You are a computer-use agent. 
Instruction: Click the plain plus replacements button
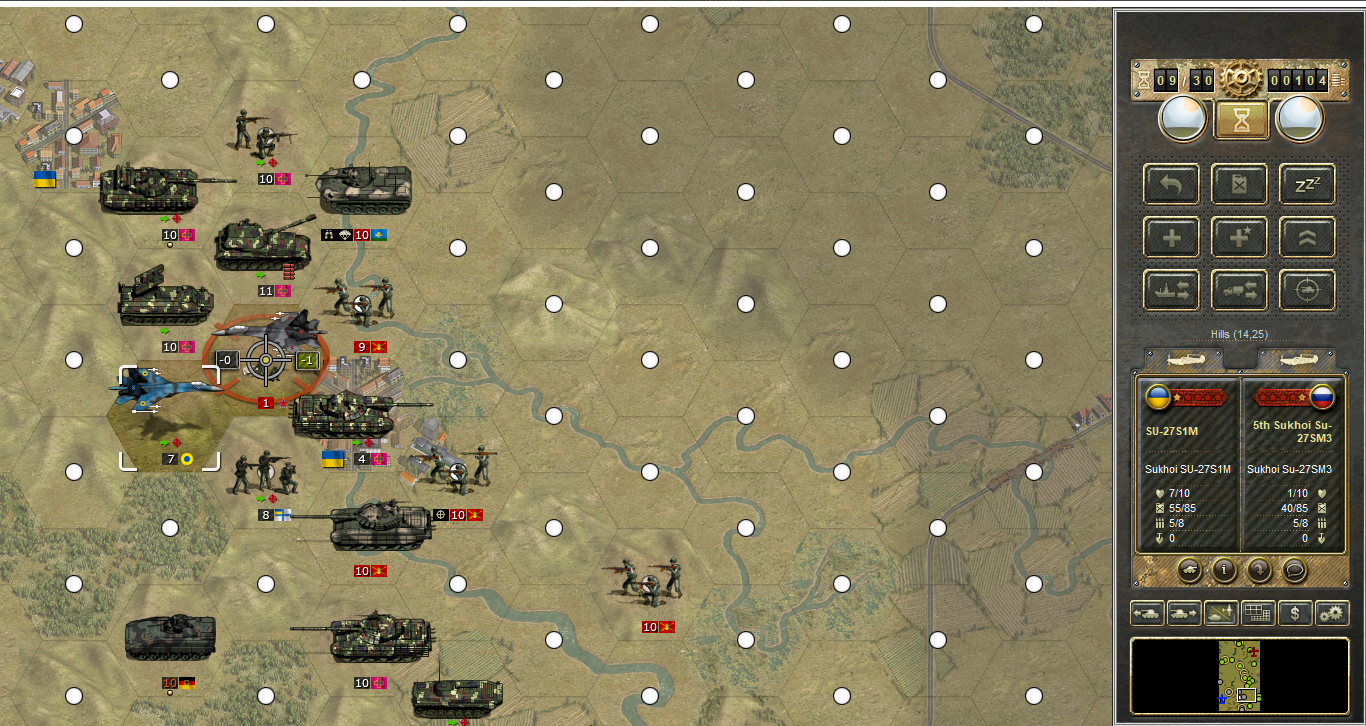coord(1171,237)
